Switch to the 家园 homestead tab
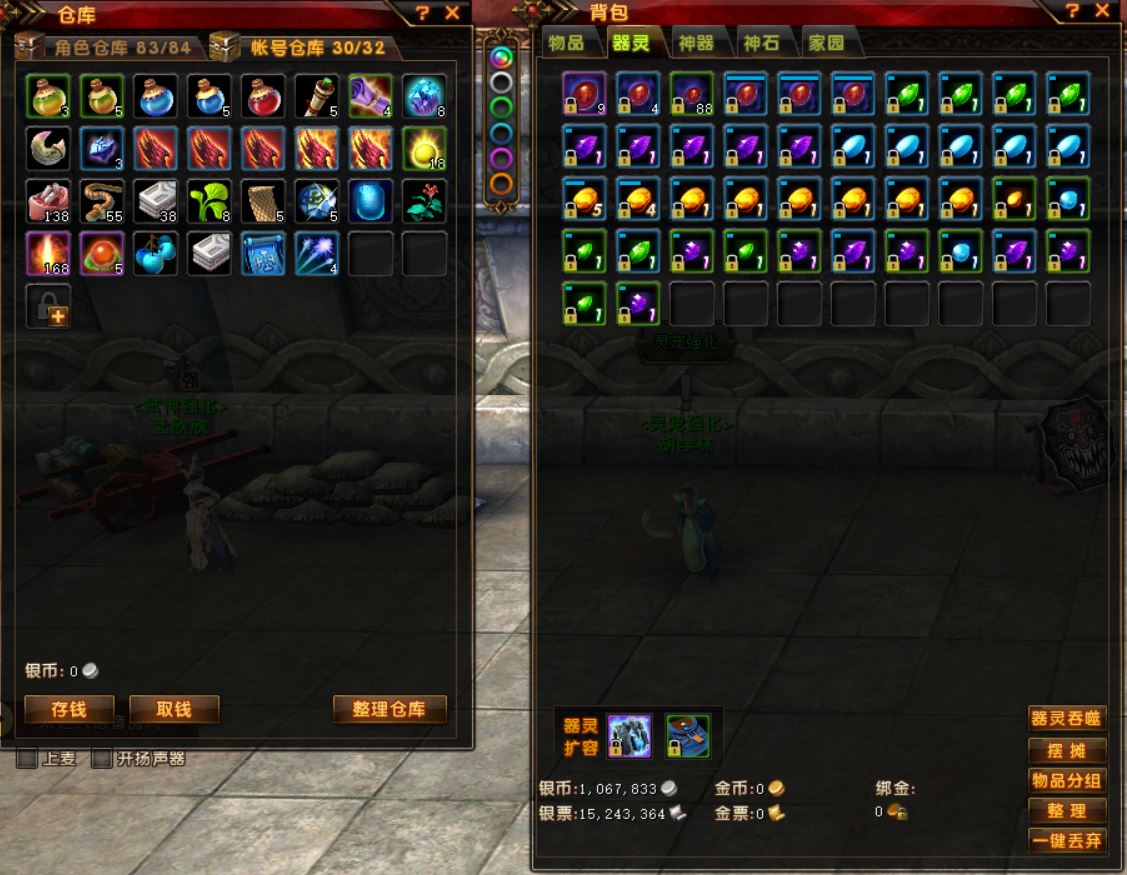The width and height of the screenshot is (1127, 875). click(x=826, y=44)
